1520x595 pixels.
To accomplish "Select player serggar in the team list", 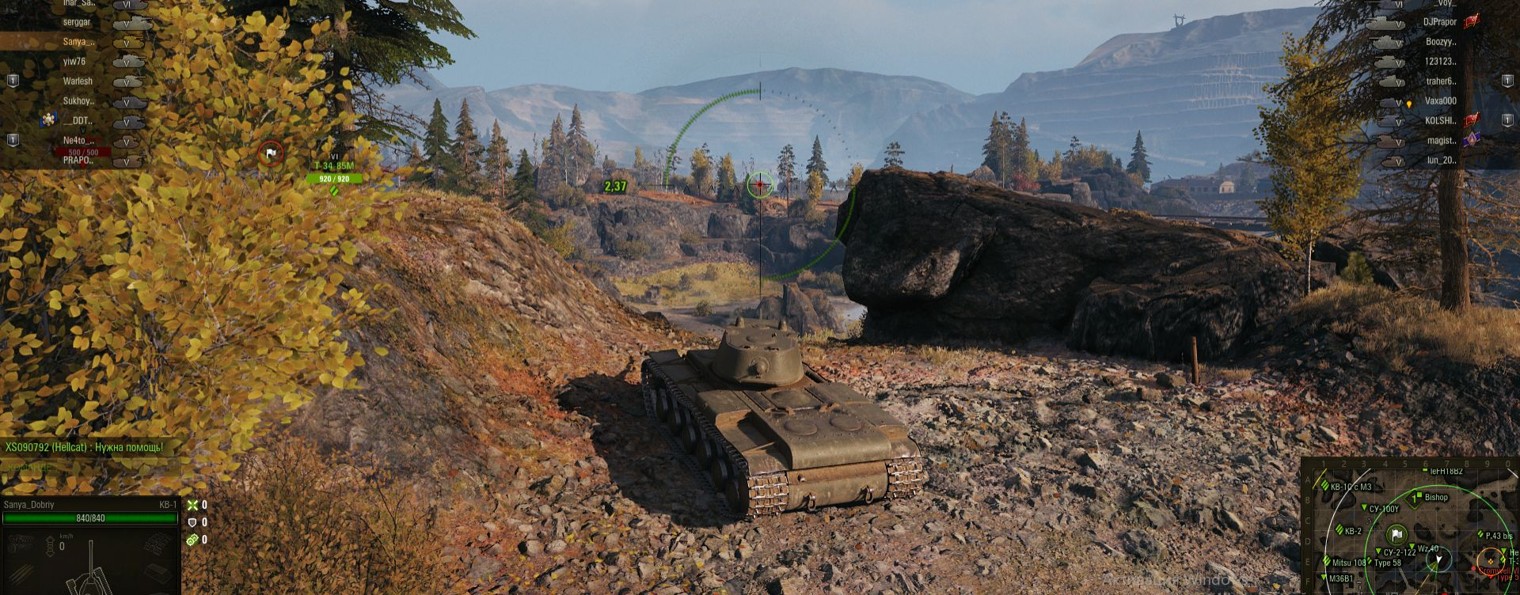I will (80, 21).
